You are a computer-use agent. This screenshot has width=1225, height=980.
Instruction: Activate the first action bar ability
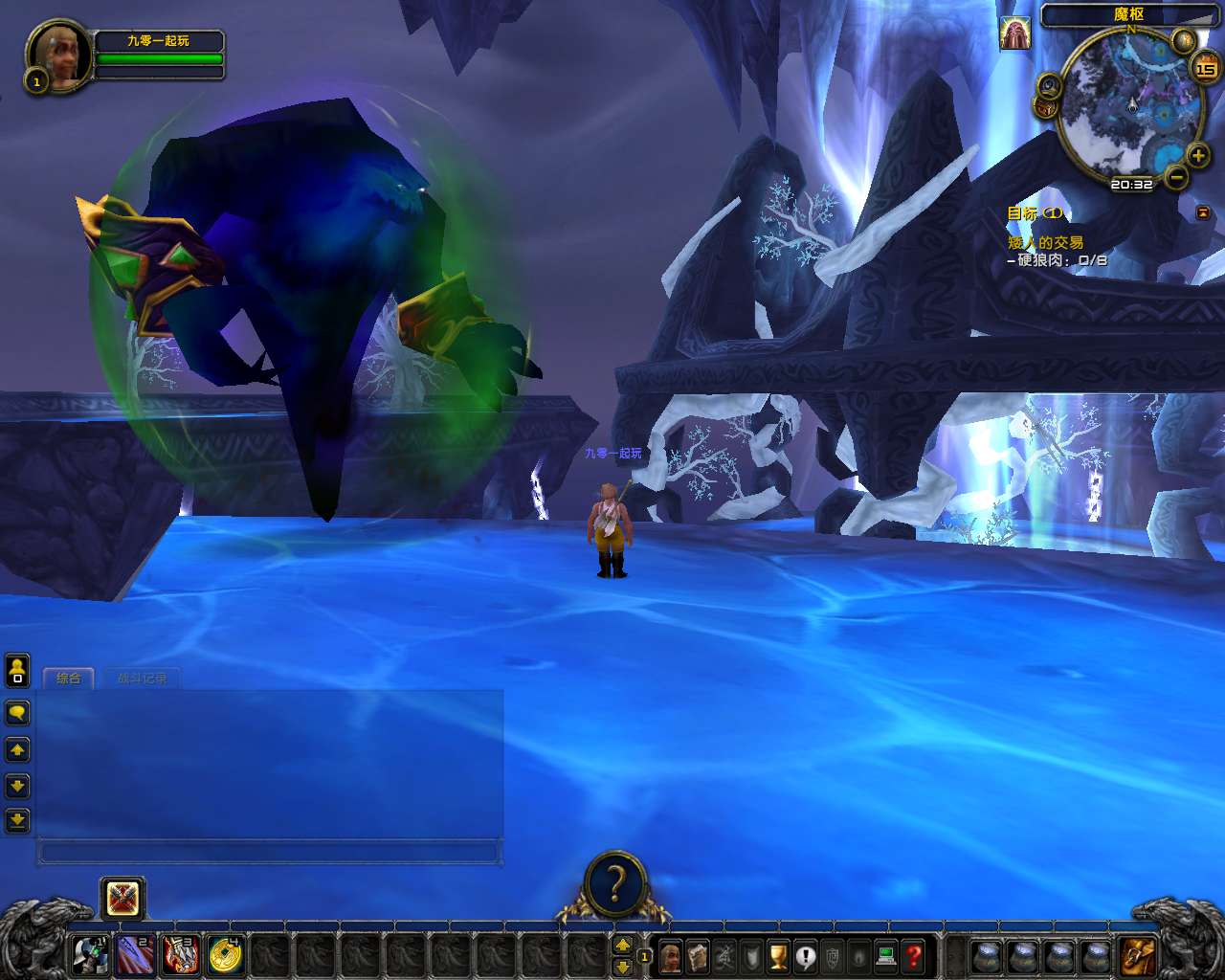point(91,955)
